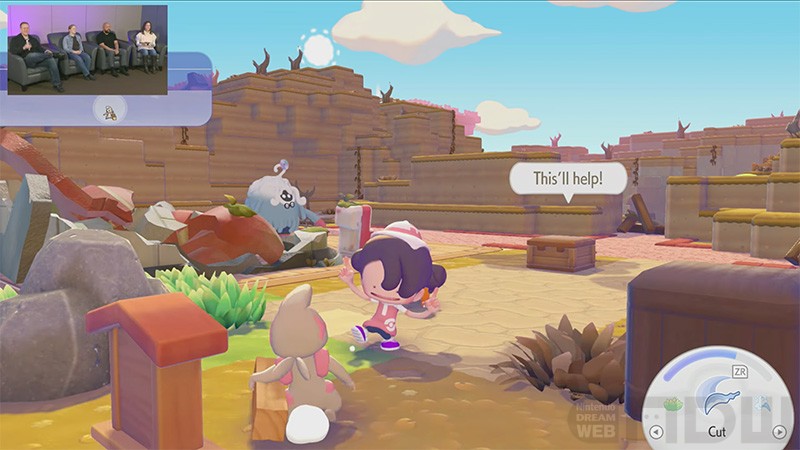800x450 pixels.
Task: Click the presenters' webcam overlay
Action: [x=87, y=49]
